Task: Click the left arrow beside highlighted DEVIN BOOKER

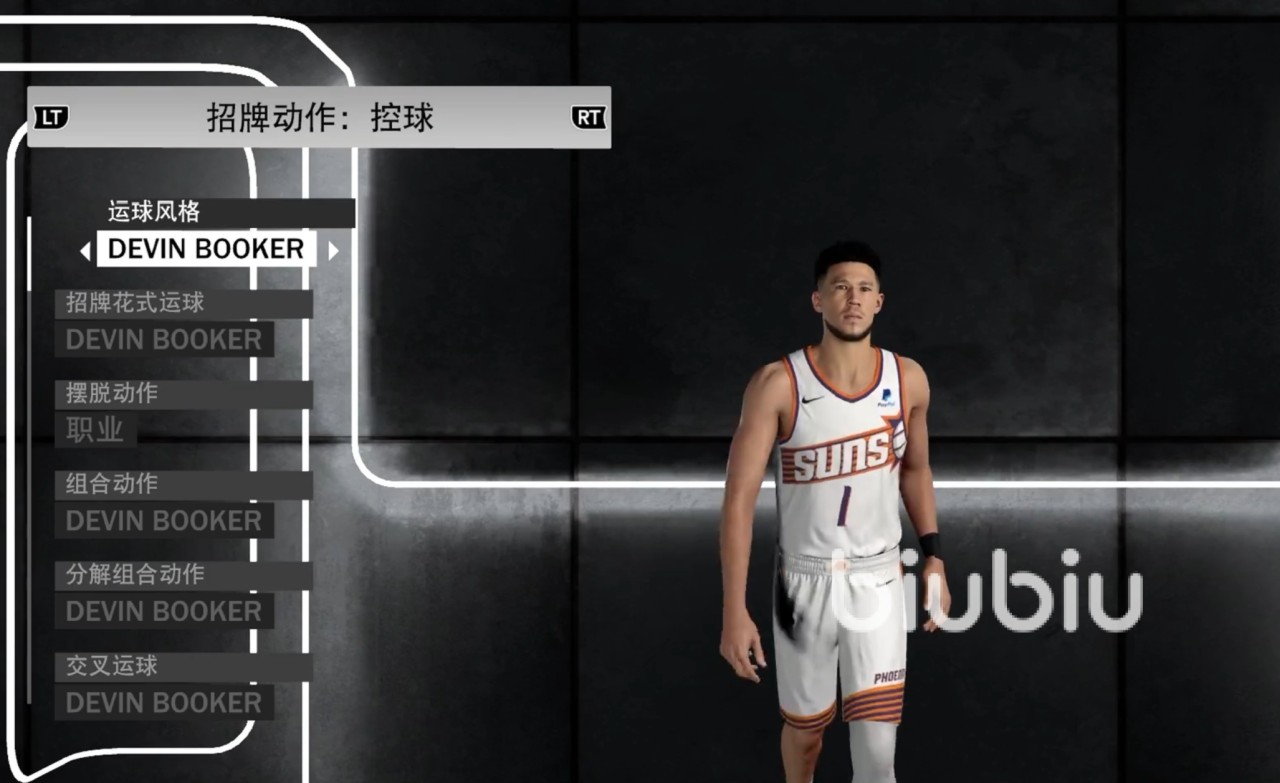Action: (x=85, y=251)
